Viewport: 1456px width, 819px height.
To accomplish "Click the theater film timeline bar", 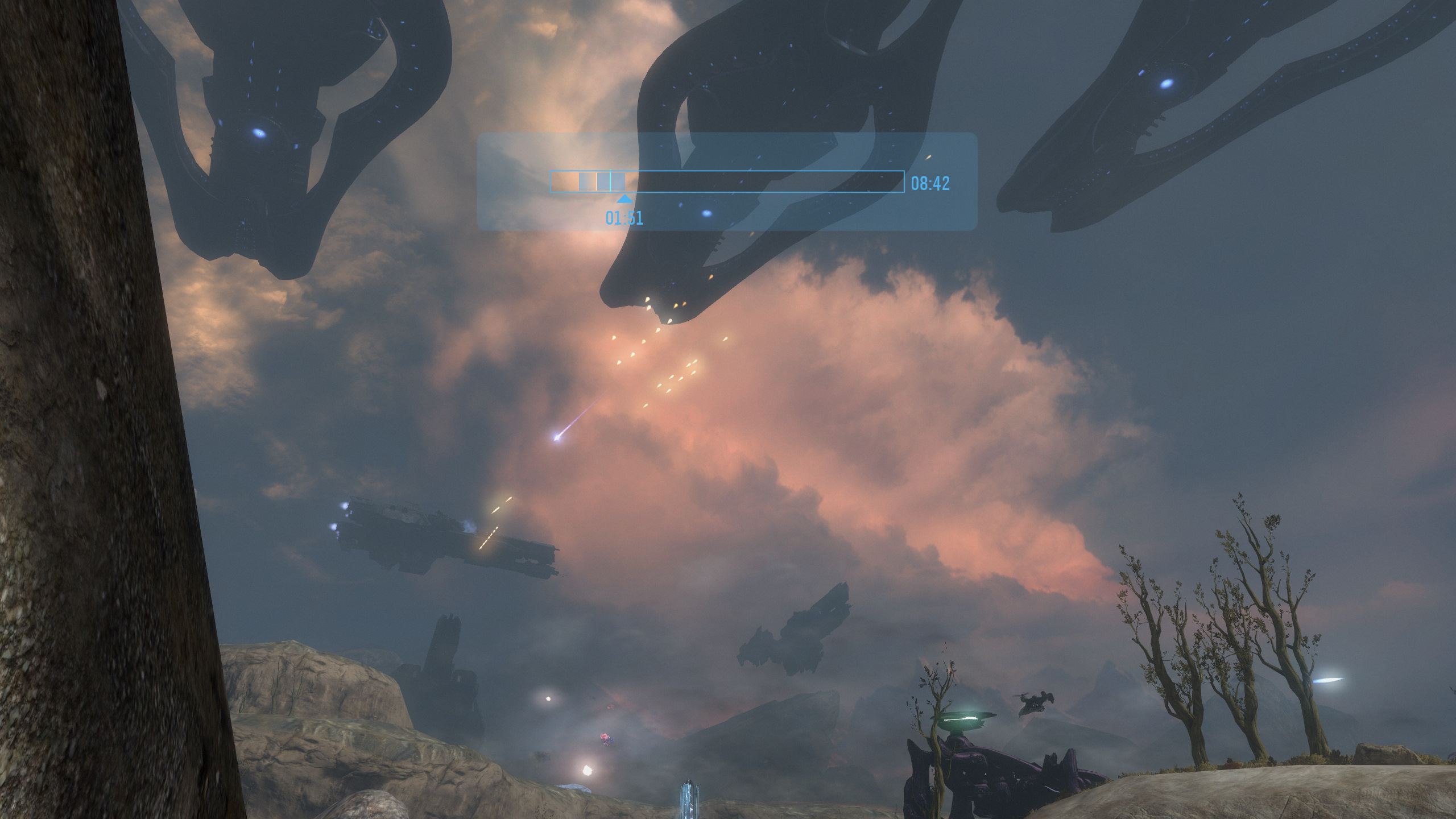I will 727,181.
